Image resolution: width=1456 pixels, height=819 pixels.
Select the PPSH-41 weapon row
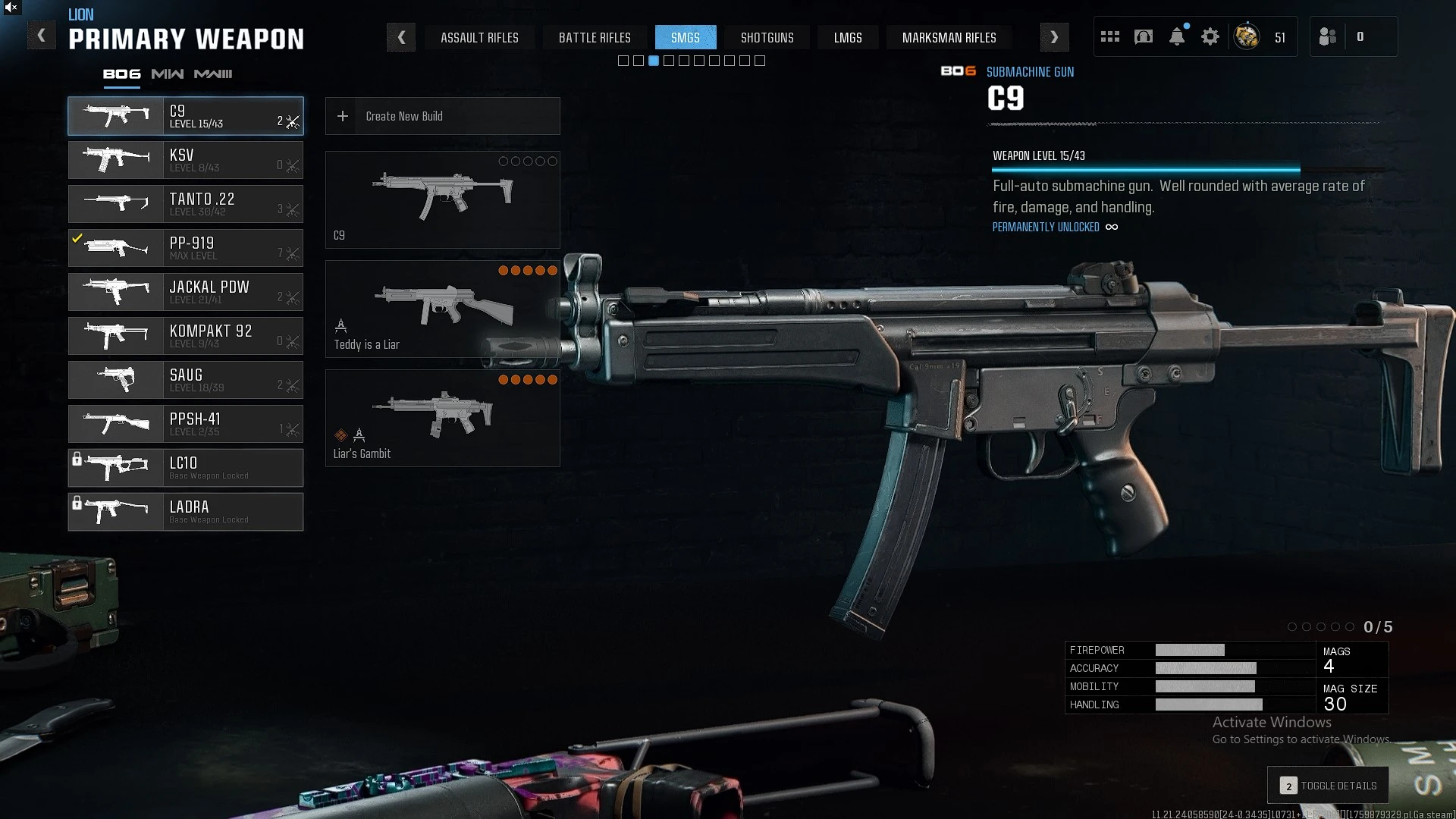(186, 424)
